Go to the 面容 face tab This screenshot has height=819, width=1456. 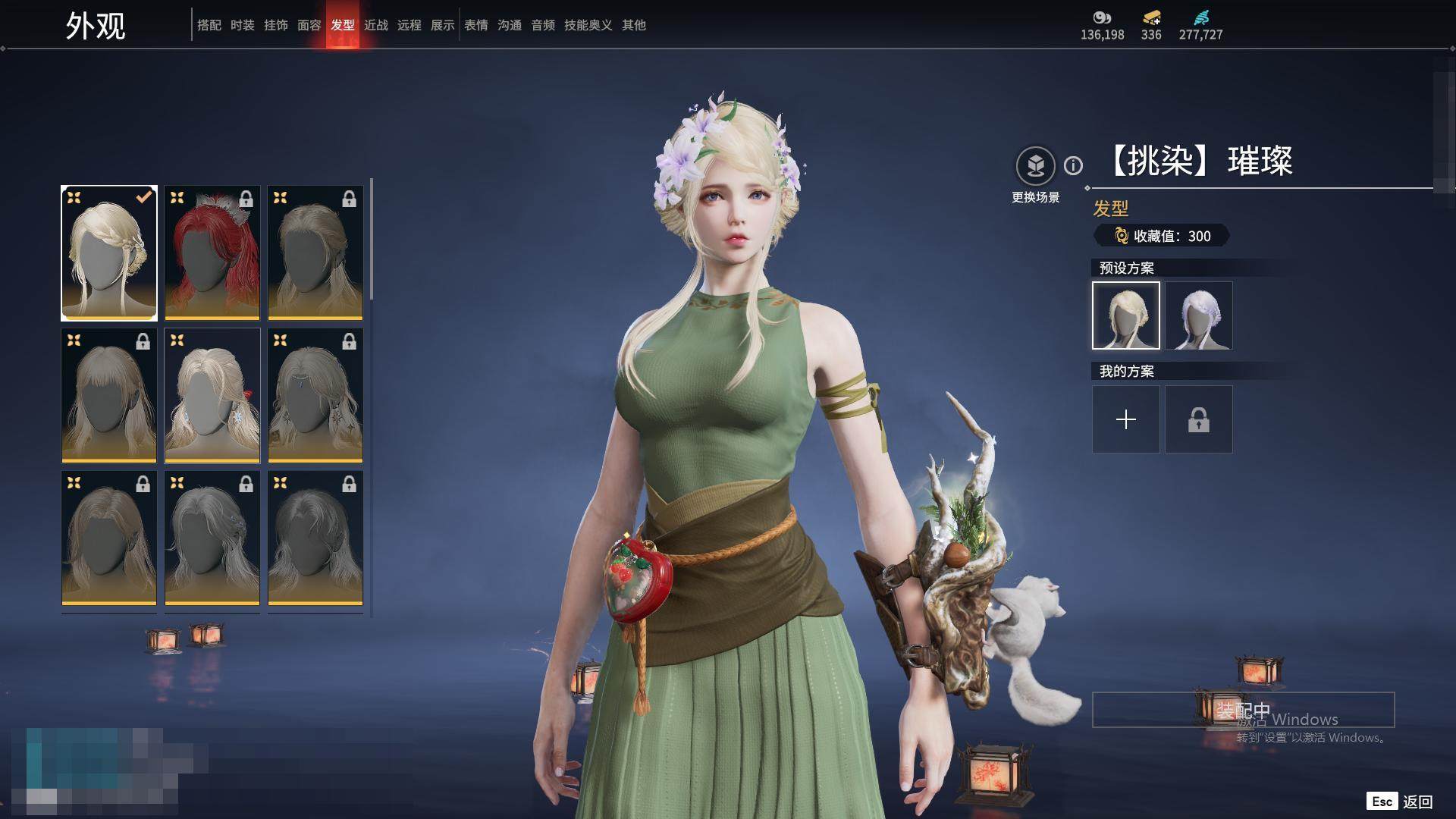pos(309,25)
